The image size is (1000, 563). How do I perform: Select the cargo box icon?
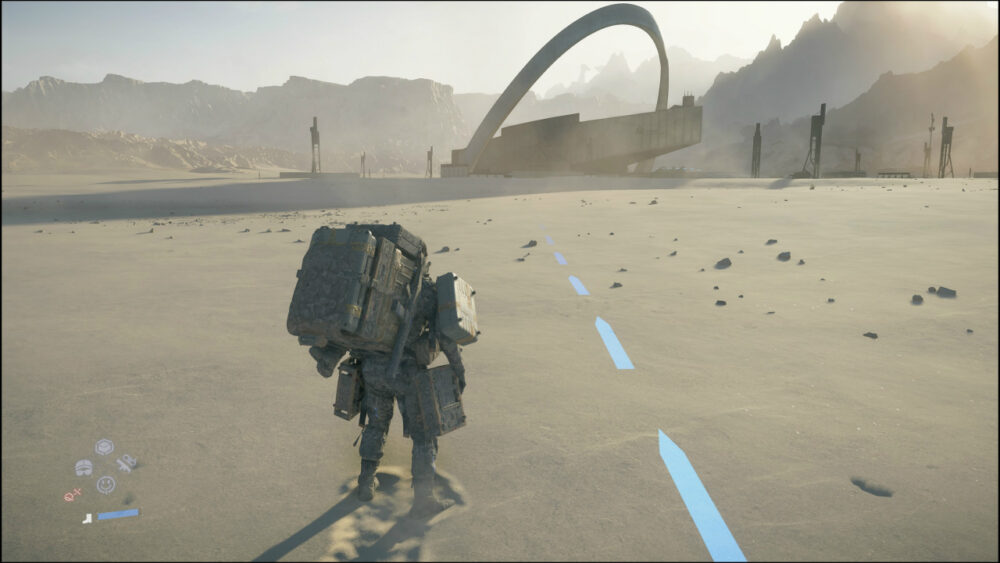tap(104, 447)
